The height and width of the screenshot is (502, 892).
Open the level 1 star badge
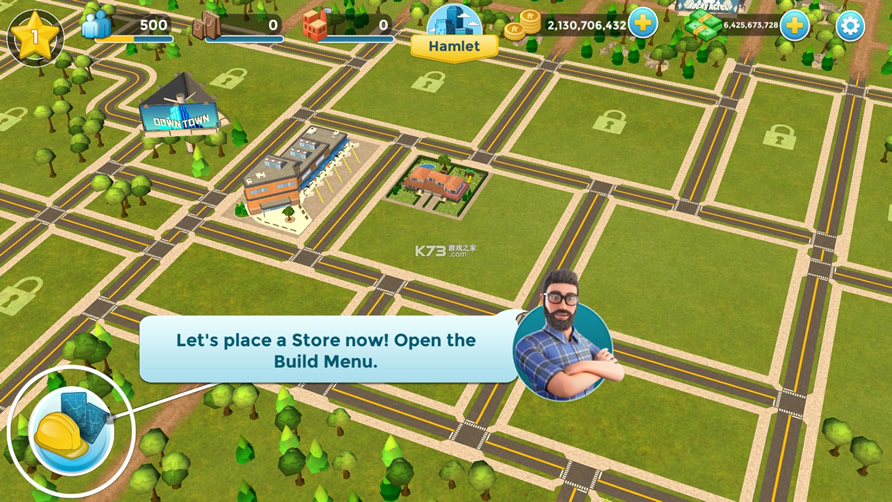coord(35,38)
